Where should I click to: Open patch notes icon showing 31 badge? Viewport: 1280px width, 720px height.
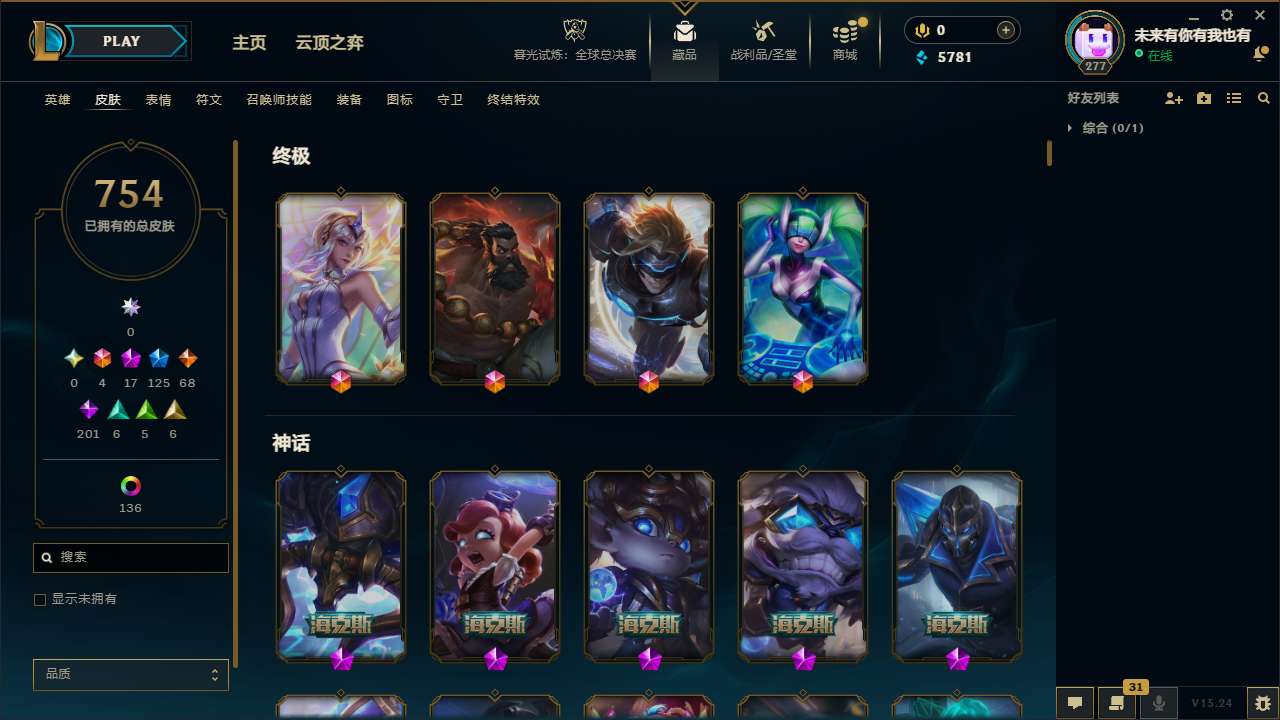pyautogui.click(x=1117, y=702)
